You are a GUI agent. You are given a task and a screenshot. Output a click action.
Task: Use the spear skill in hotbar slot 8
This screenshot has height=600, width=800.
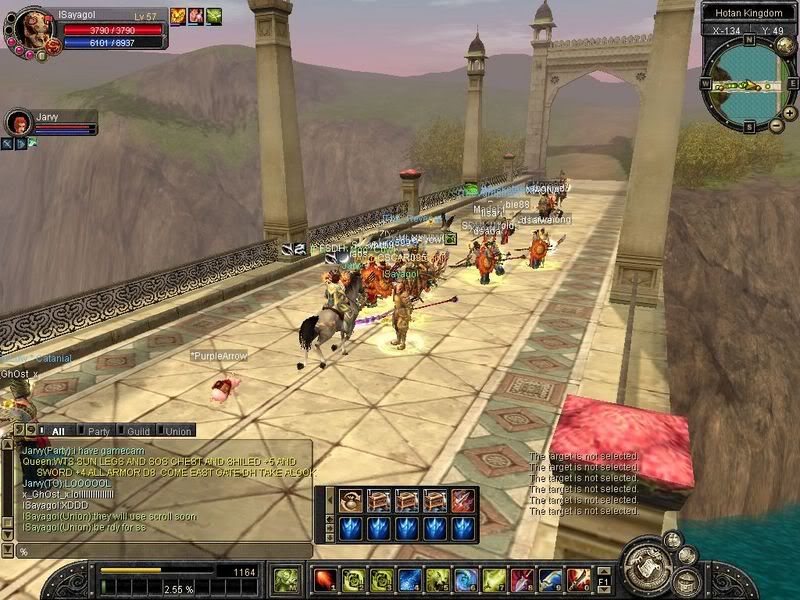click(522, 579)
